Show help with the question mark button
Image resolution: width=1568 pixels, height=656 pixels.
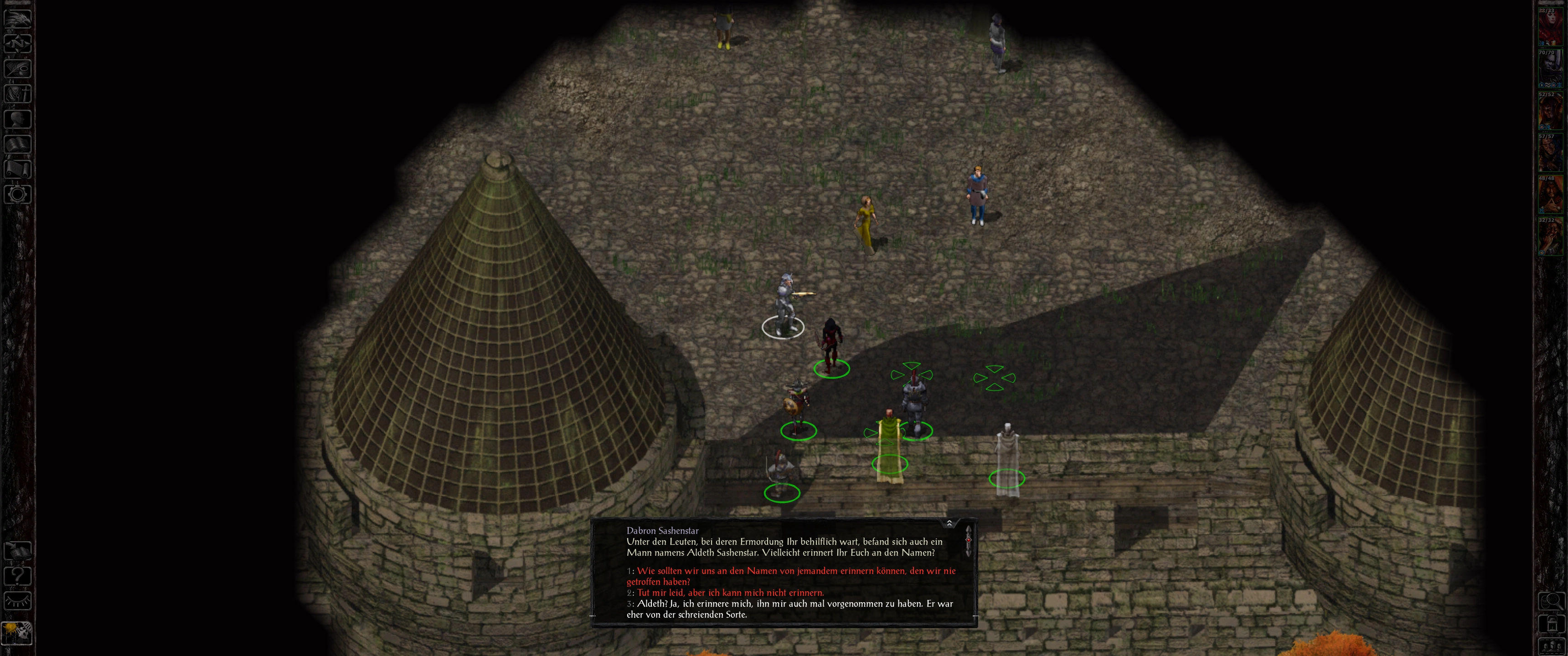coord(17,576)
